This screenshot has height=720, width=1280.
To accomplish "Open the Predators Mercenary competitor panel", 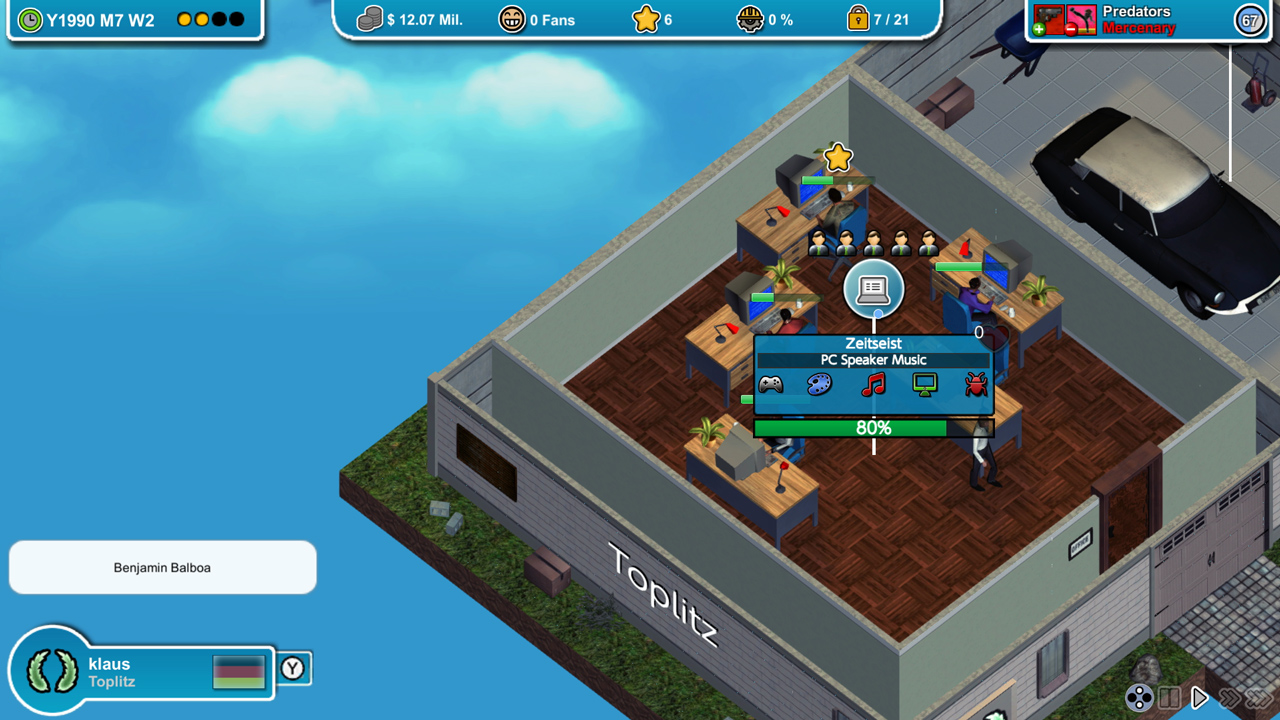I will point(1150,18).
